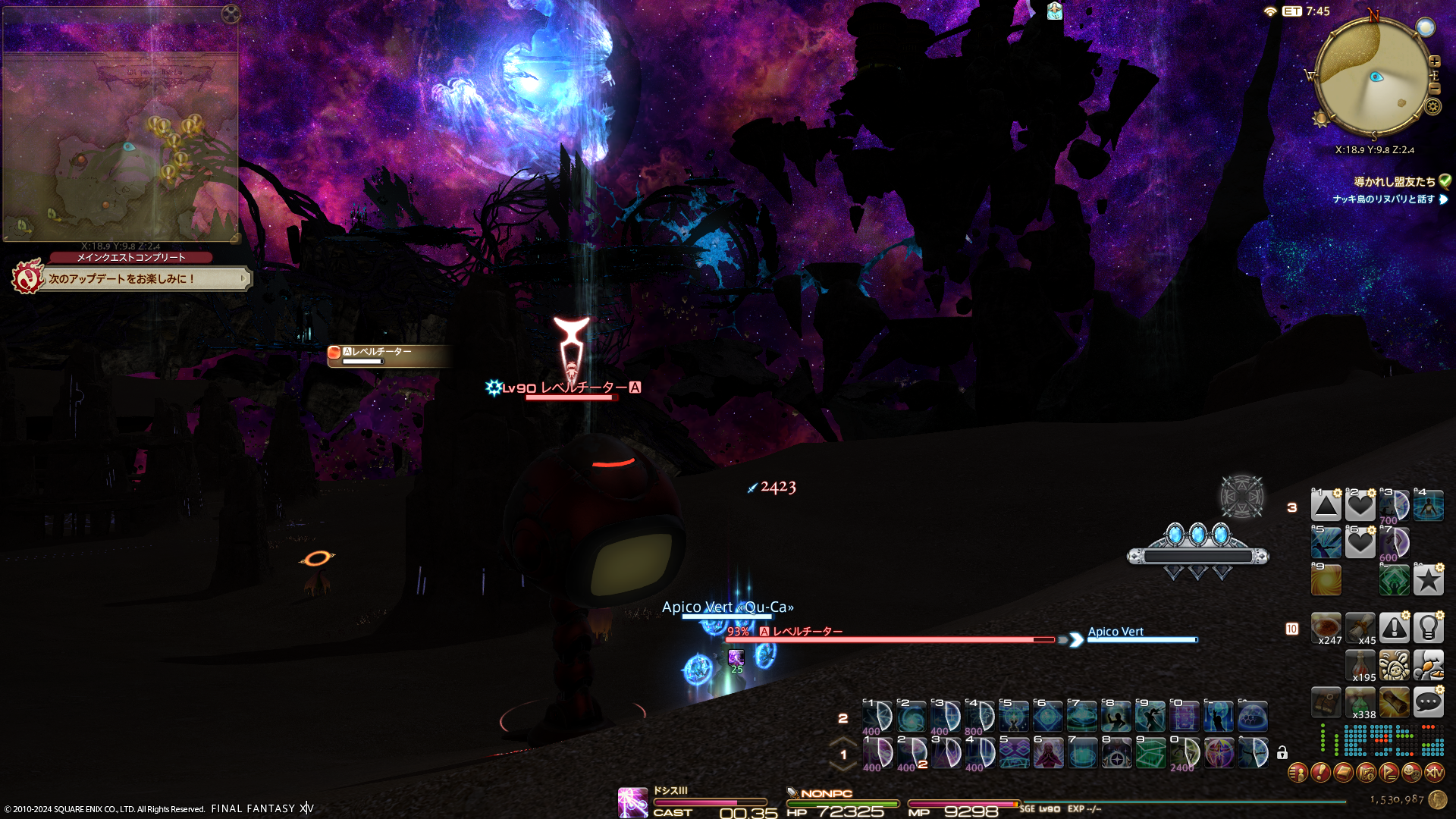
Task: Use the red potion item x195
Action: pos(1360,666)
